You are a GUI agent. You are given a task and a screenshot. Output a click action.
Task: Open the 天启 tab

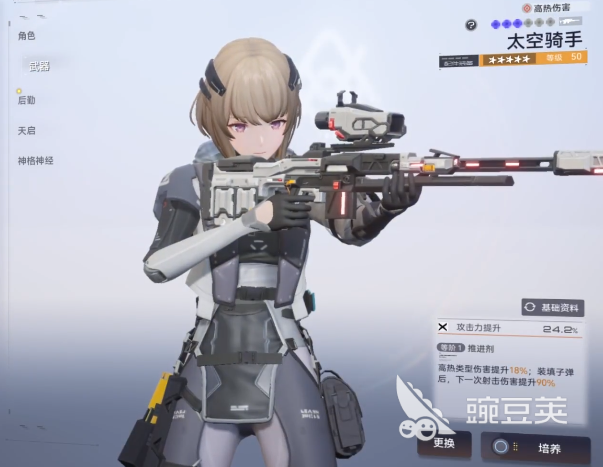(27, 130)
